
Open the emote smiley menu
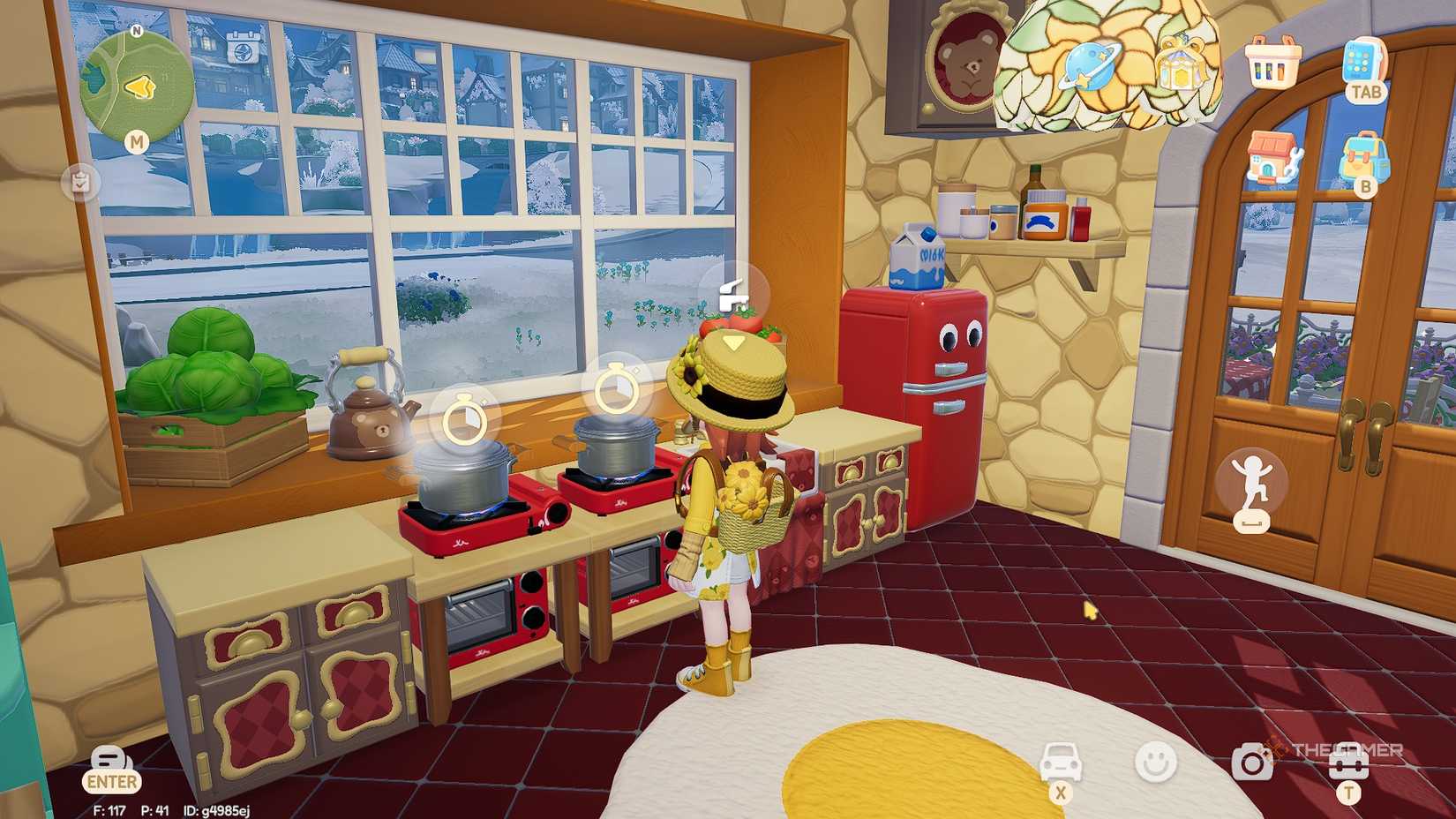1156,761
